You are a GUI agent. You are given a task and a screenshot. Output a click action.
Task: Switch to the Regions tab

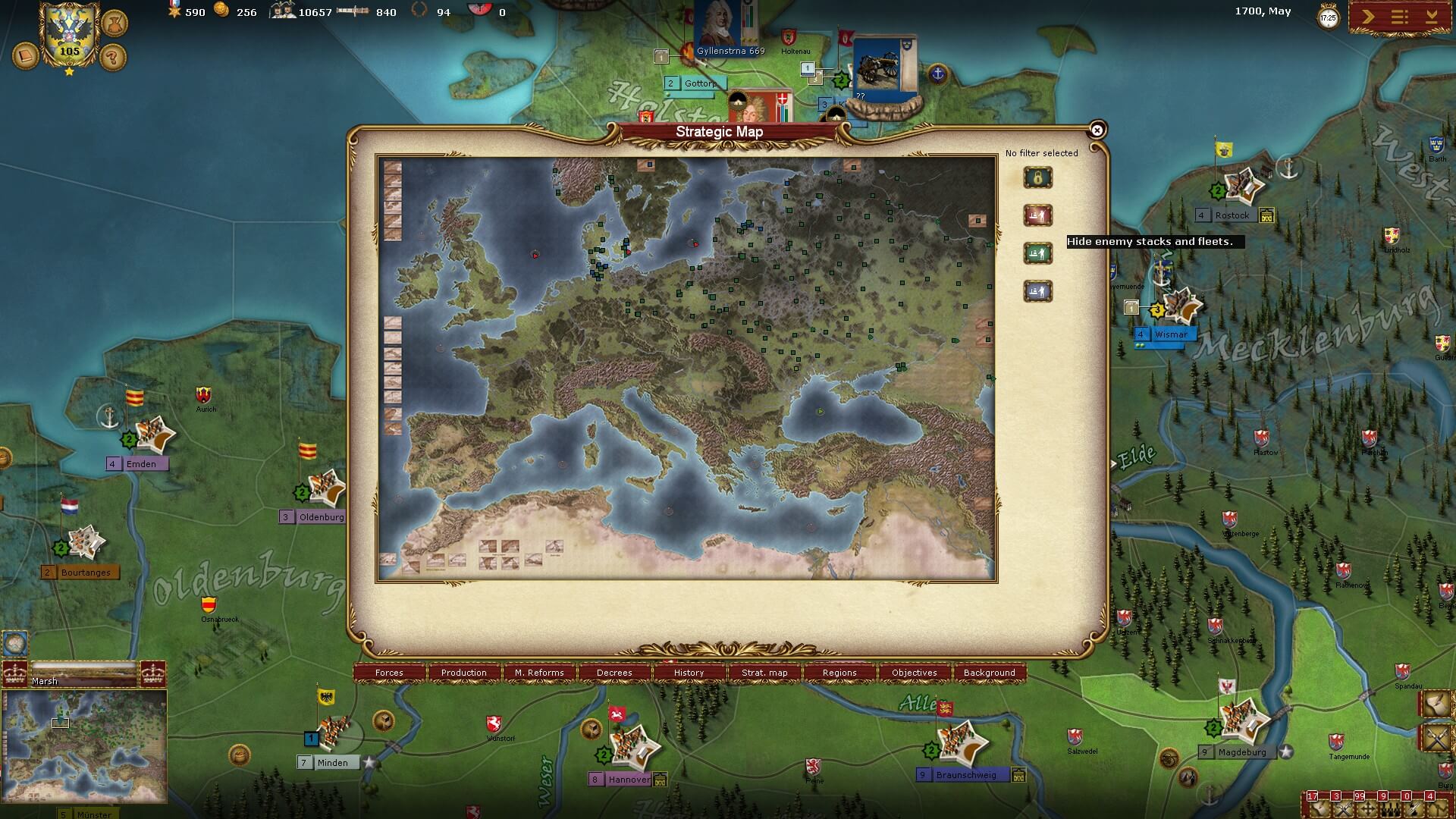(x=839, y=673)
